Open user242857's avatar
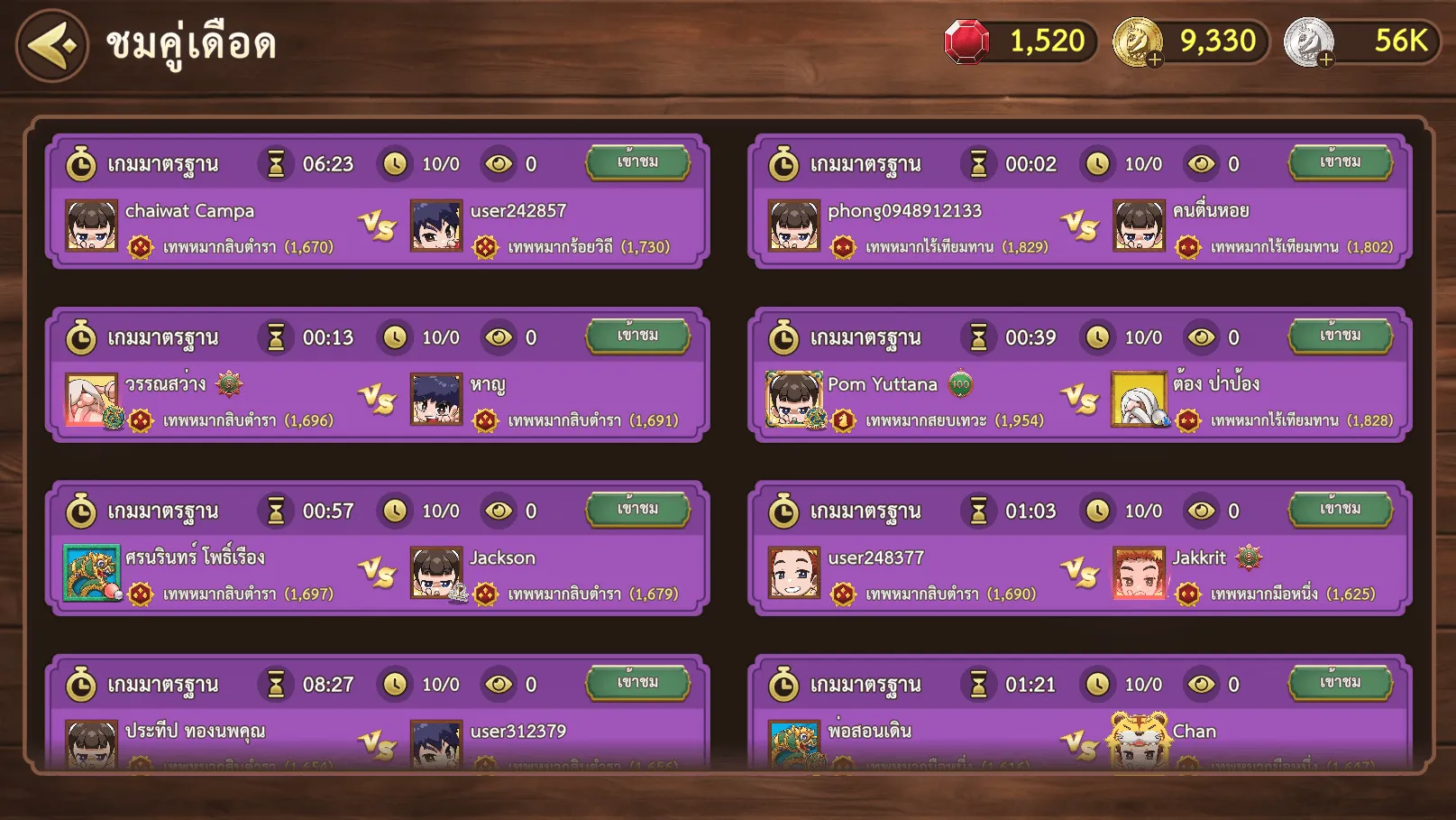The height and width of the screenshot is (820, 1456). click(437, 226)
